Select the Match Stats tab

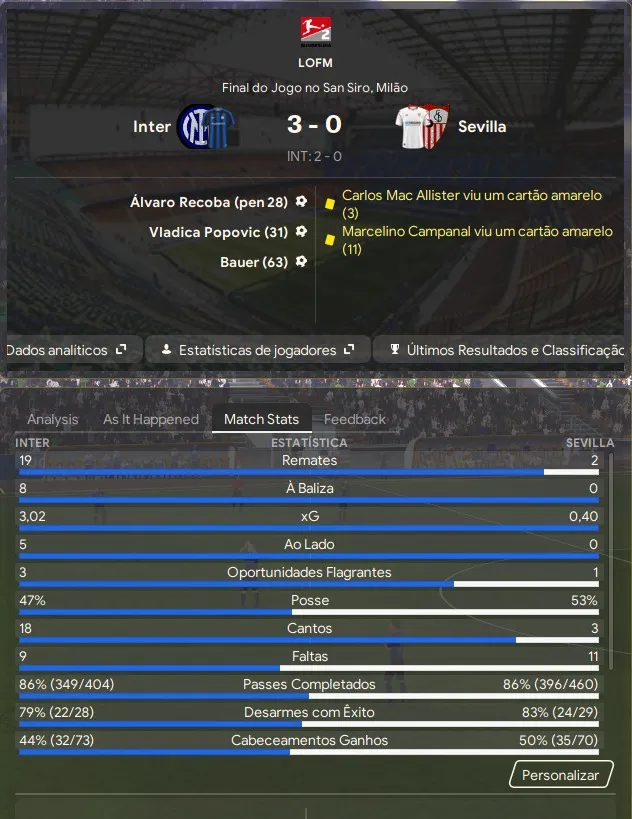coord(261,419)
